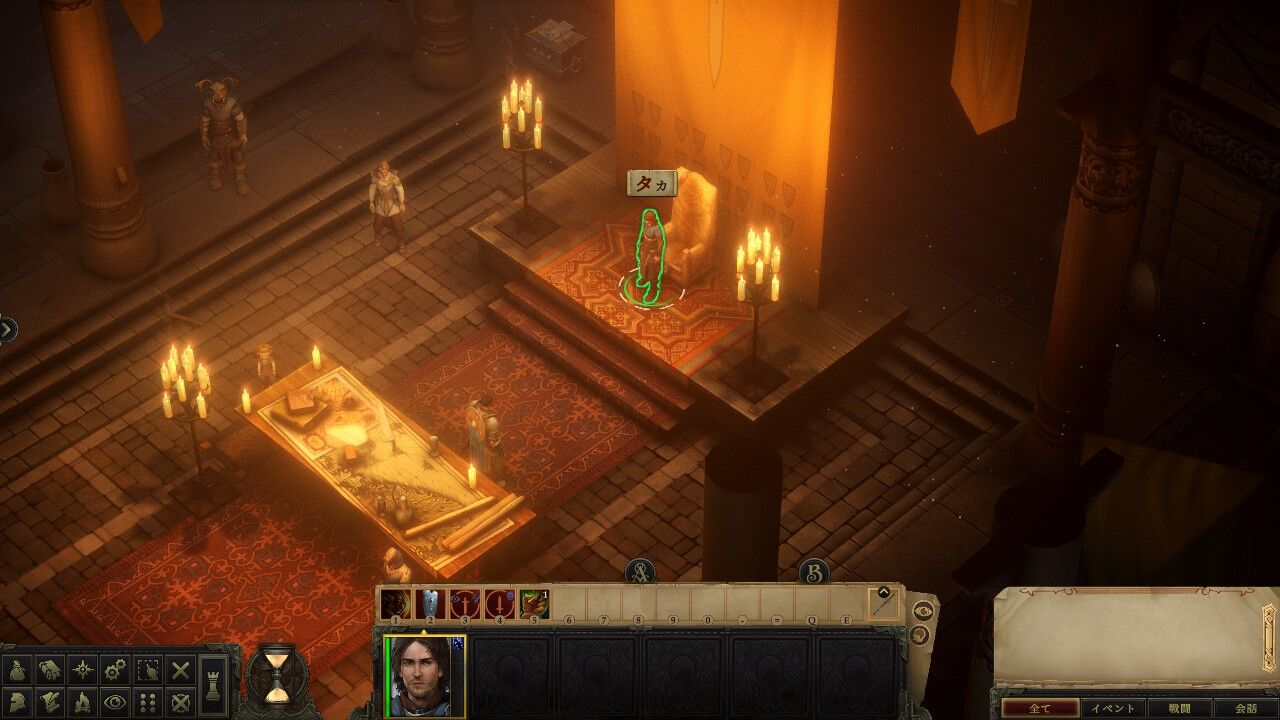Open the gear settings icon

(x=115, y=670)
